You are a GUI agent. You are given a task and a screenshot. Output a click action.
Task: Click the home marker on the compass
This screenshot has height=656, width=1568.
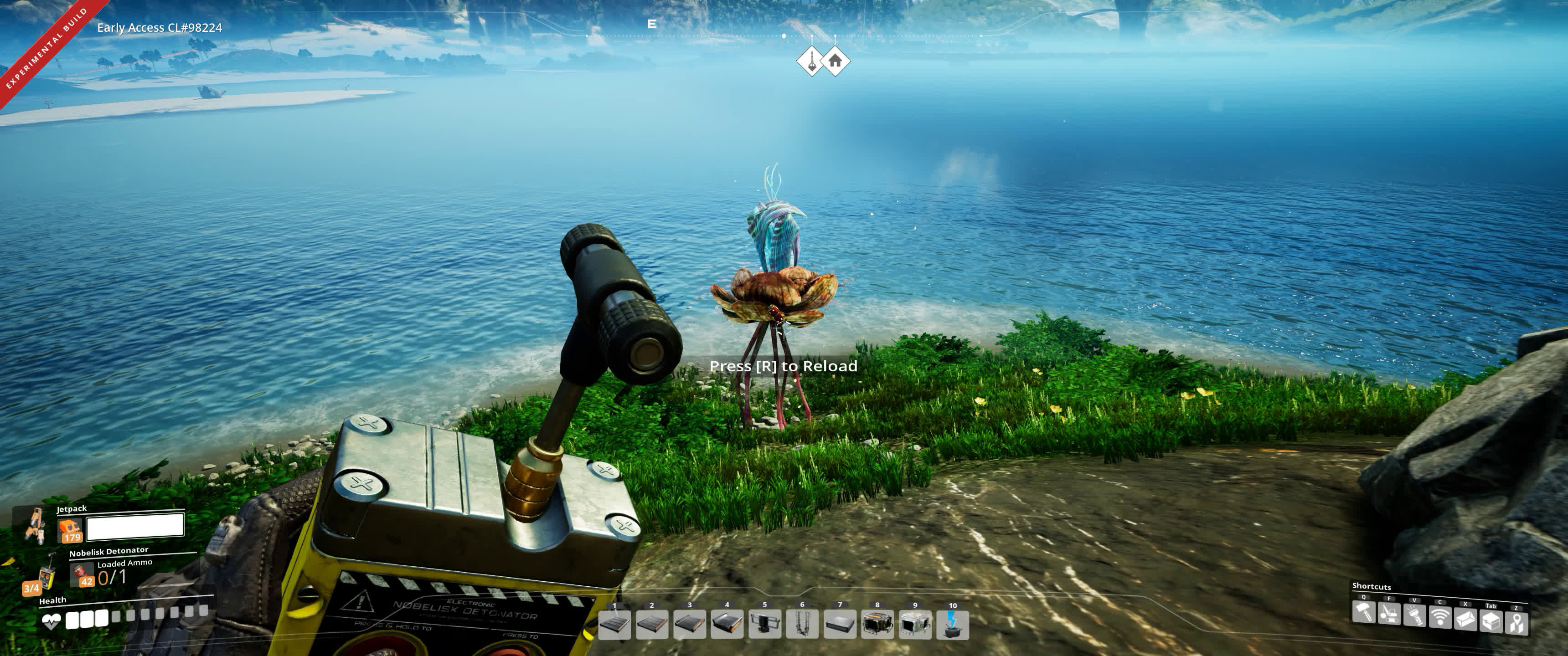835,61
